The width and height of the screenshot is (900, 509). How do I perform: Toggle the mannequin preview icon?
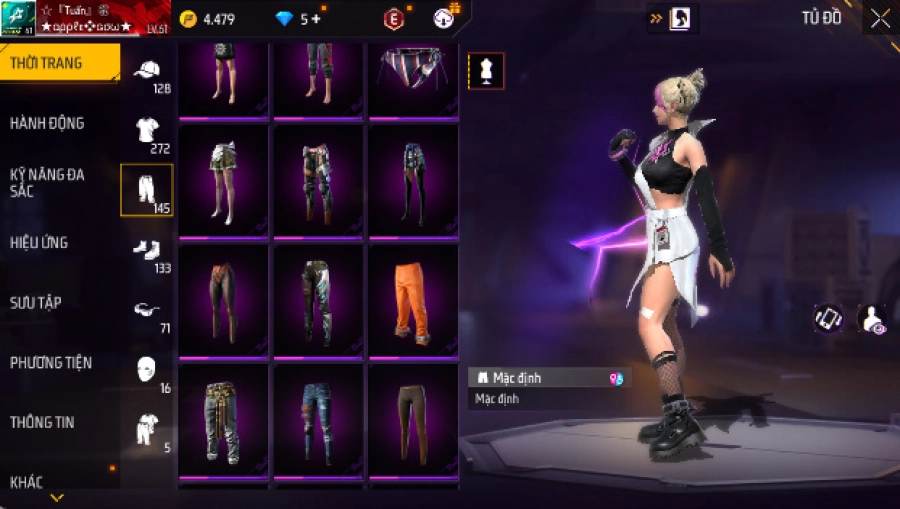[486, 71]
